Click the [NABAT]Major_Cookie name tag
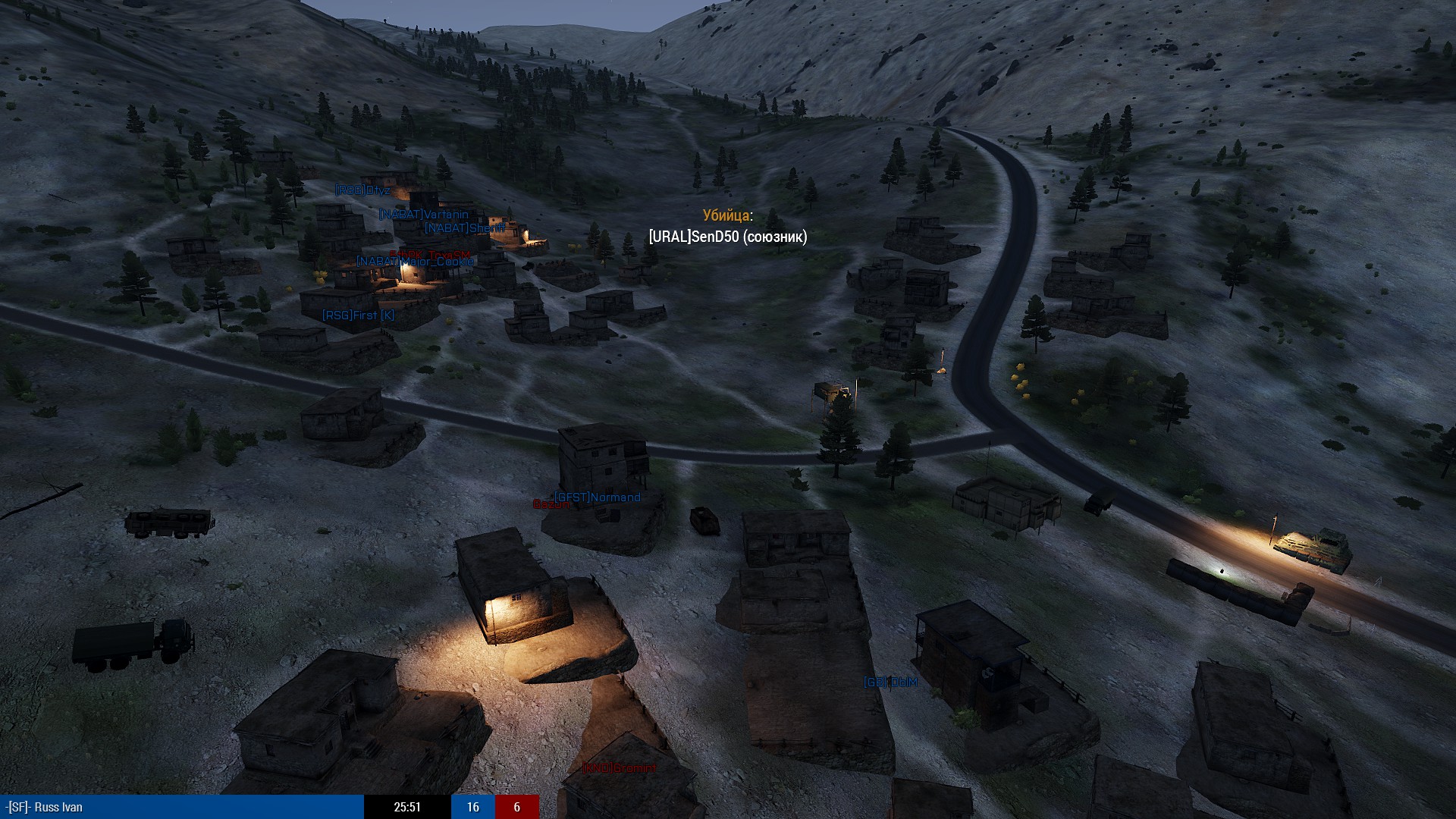1456x819 pixels. [416, 262]
